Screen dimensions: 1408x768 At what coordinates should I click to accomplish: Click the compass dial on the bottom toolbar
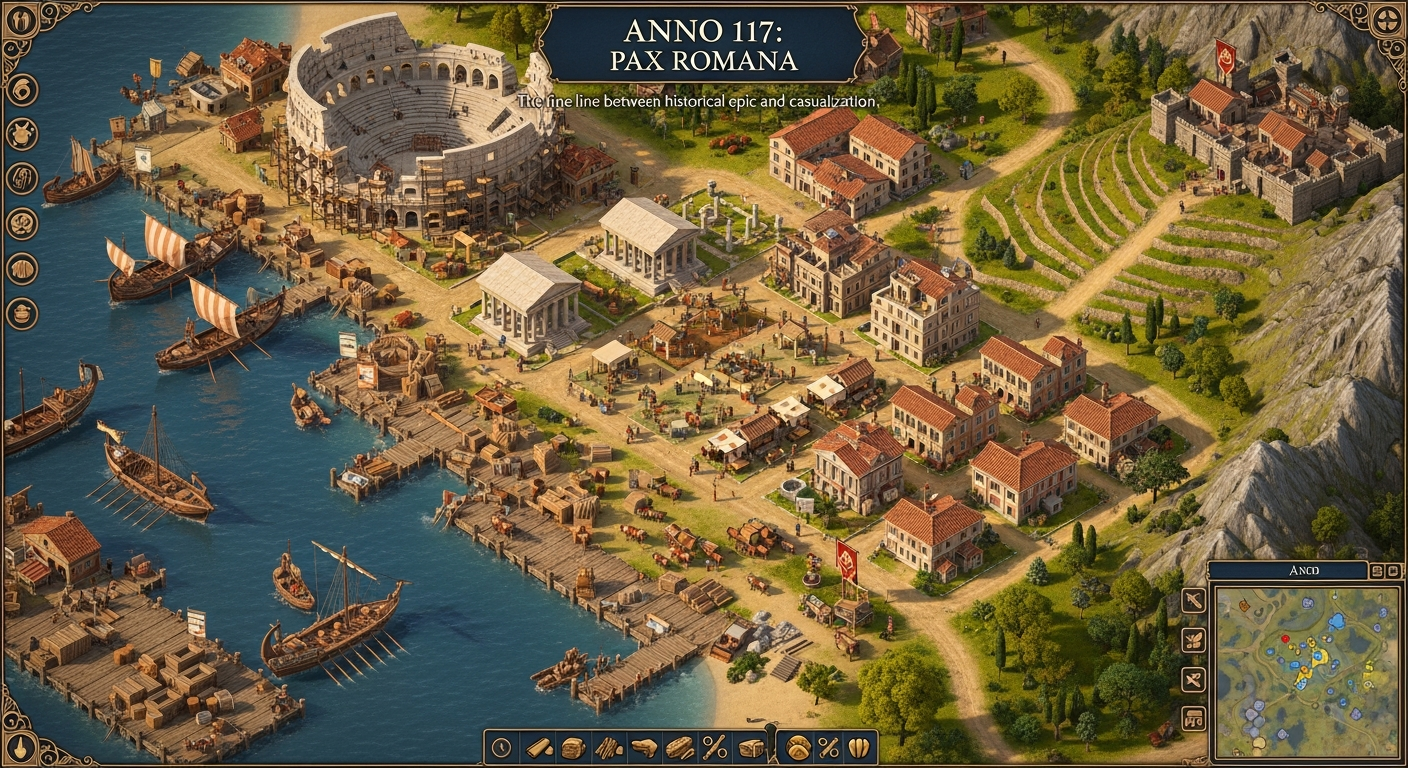[x=502, y=747]
